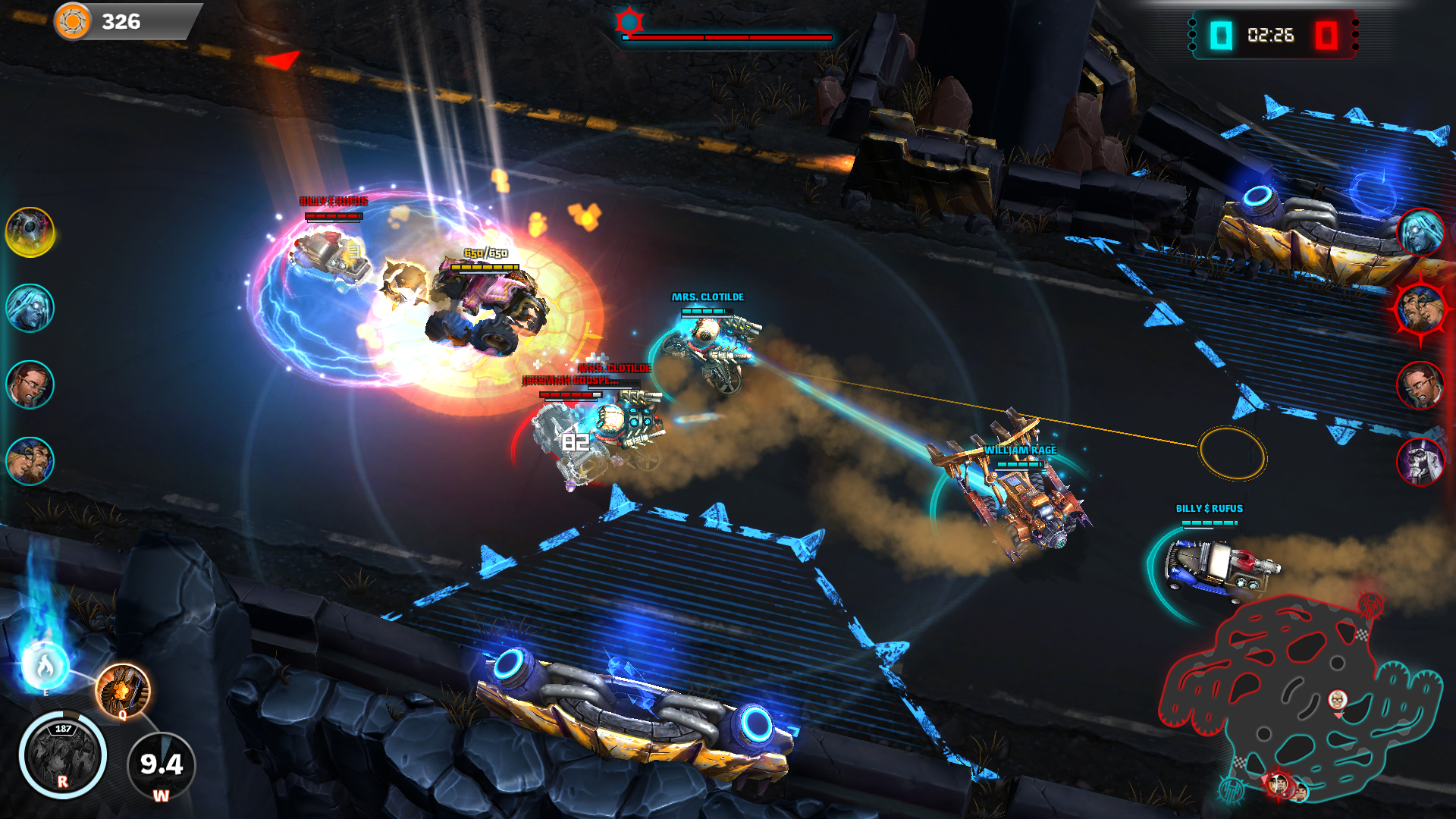Select the two-man duo portrait with teal border
This screenshot has height=819, width=1456.
[30, 461]
